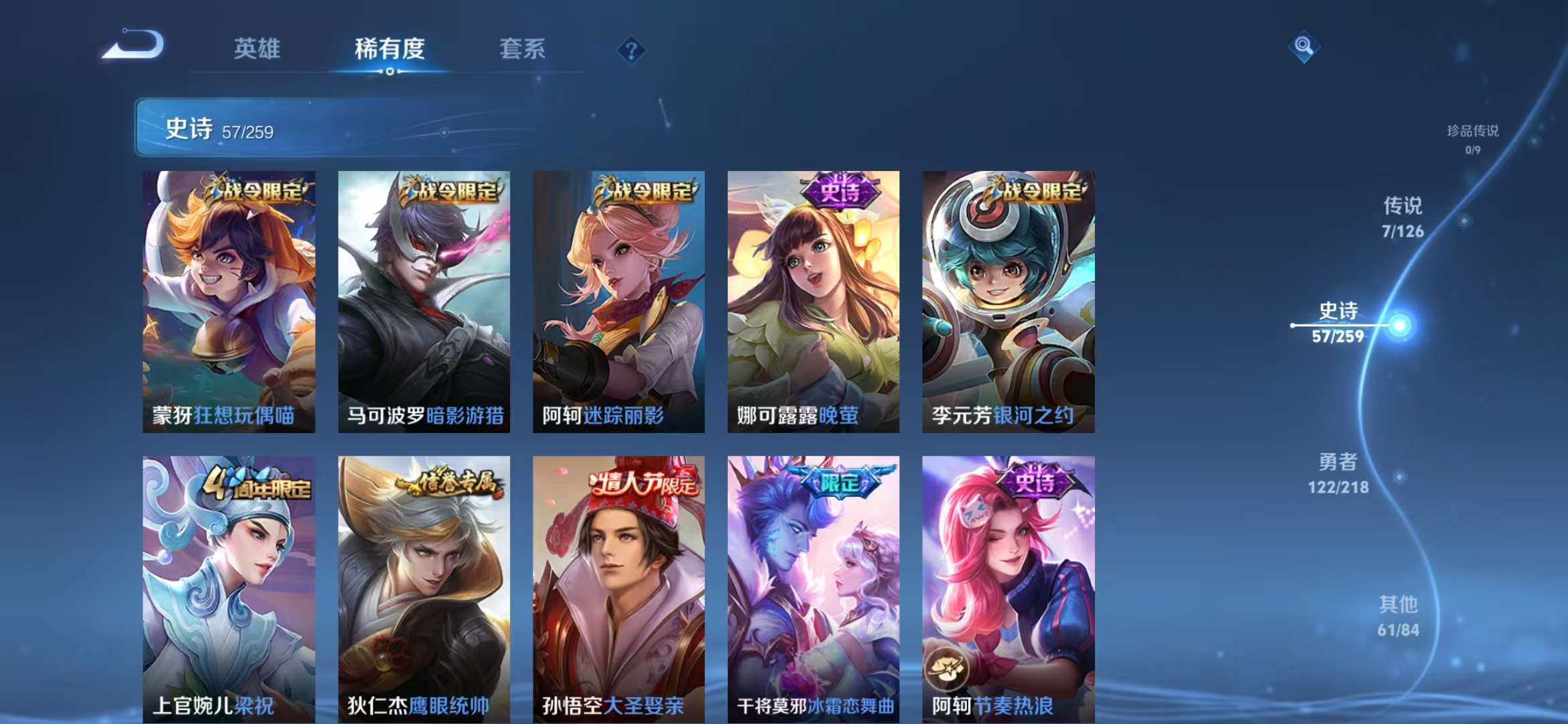Switch to the 套系 tab
This screenshot has height=724, width=1568.
pos(521,48)
